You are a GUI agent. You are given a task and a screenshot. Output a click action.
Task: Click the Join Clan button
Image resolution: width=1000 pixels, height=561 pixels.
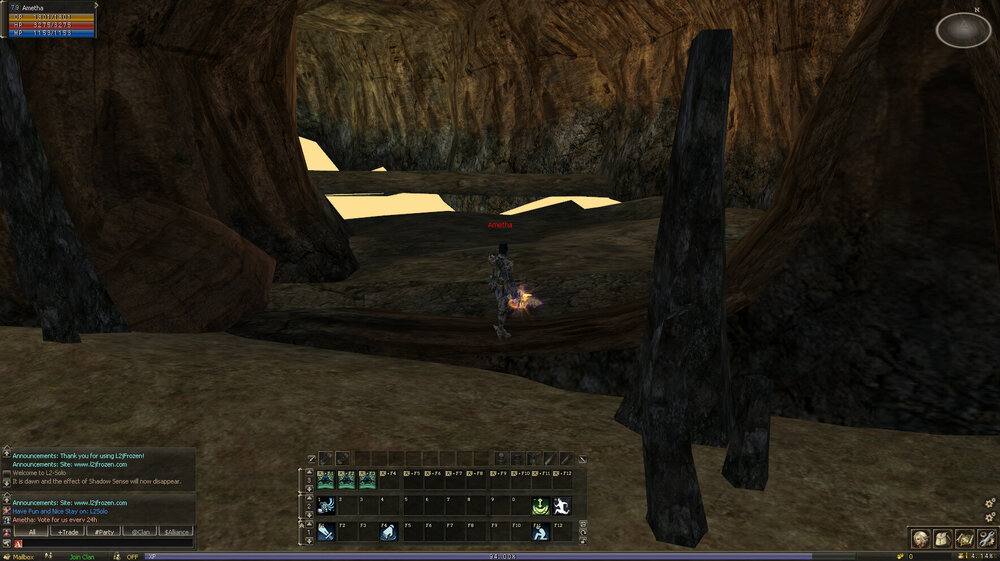point(81,556)
